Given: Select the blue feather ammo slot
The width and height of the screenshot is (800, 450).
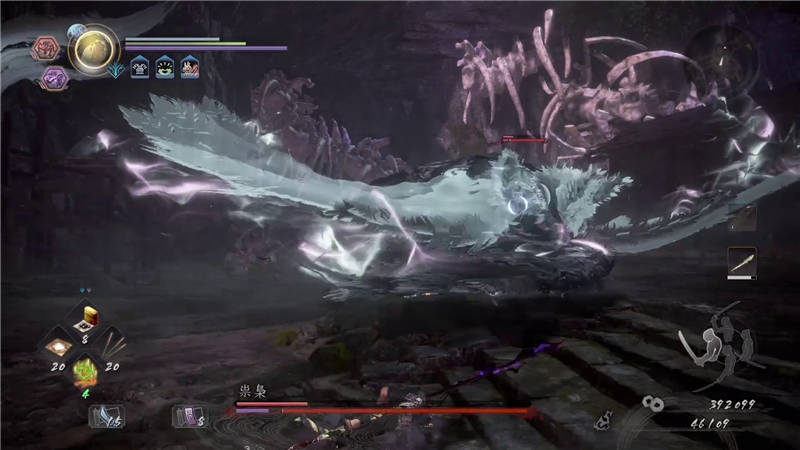Looking at the screenshot, I should [104, 415].
